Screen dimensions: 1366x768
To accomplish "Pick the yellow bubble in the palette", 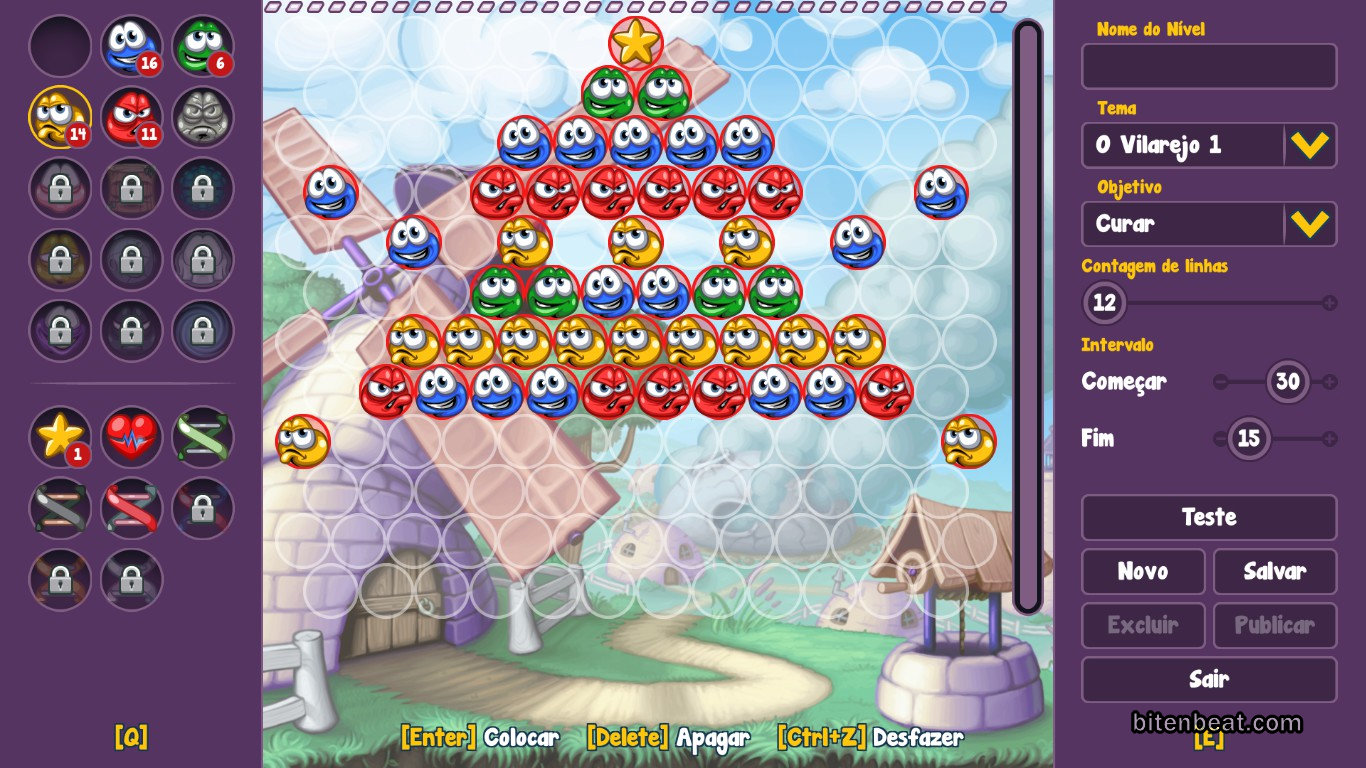I will 60,116.
